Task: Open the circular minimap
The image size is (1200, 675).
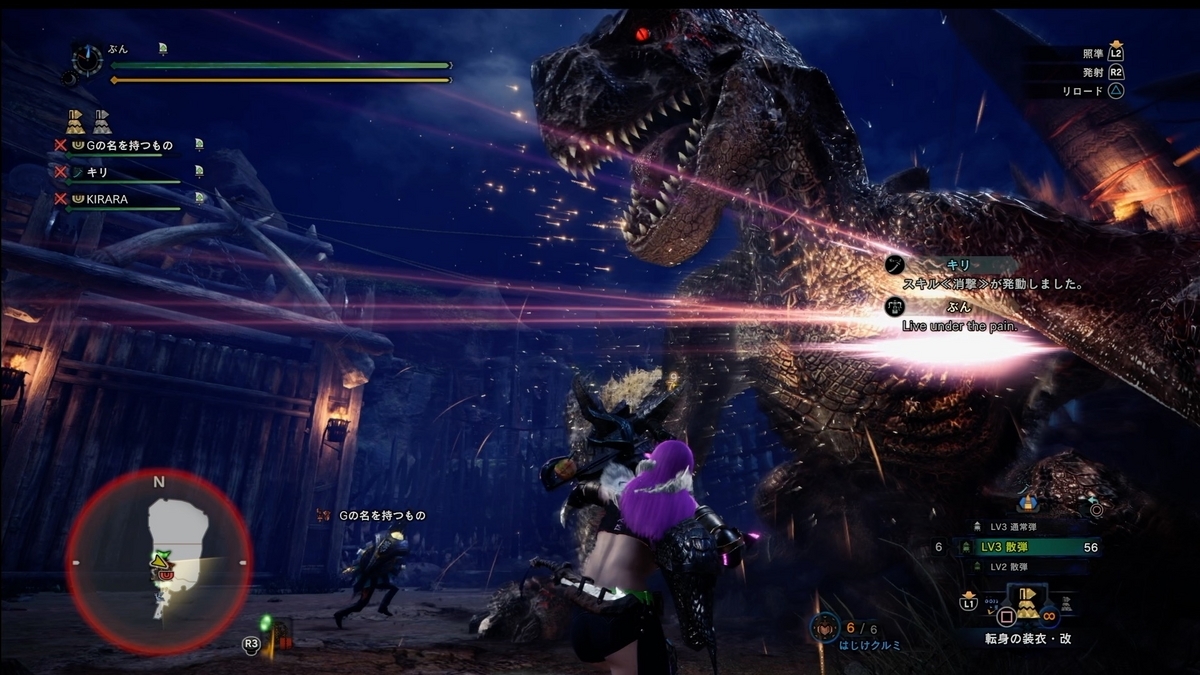Action: tap(159, 562)
